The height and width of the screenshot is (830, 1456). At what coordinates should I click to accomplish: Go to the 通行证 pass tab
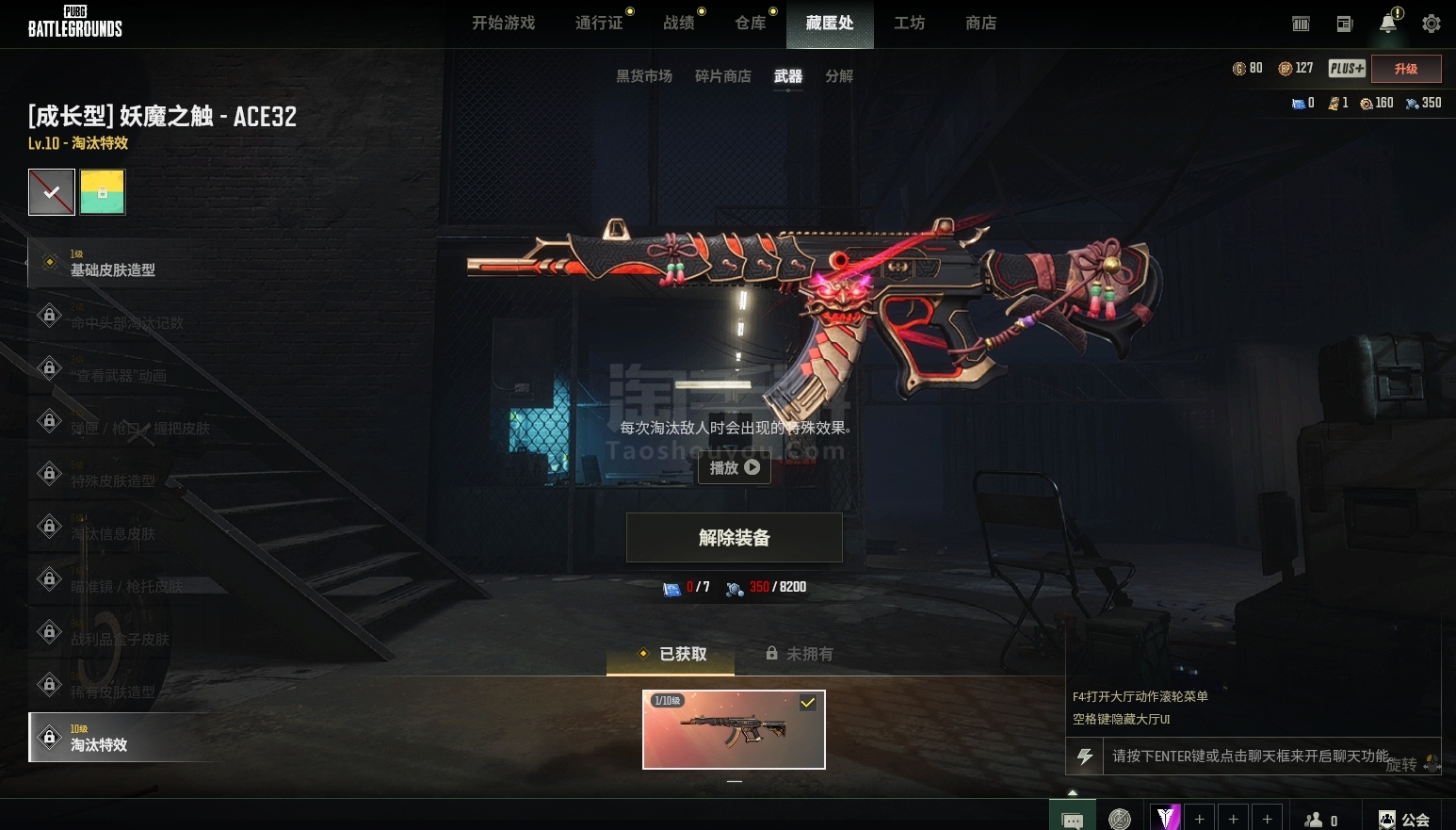[599, 23]
